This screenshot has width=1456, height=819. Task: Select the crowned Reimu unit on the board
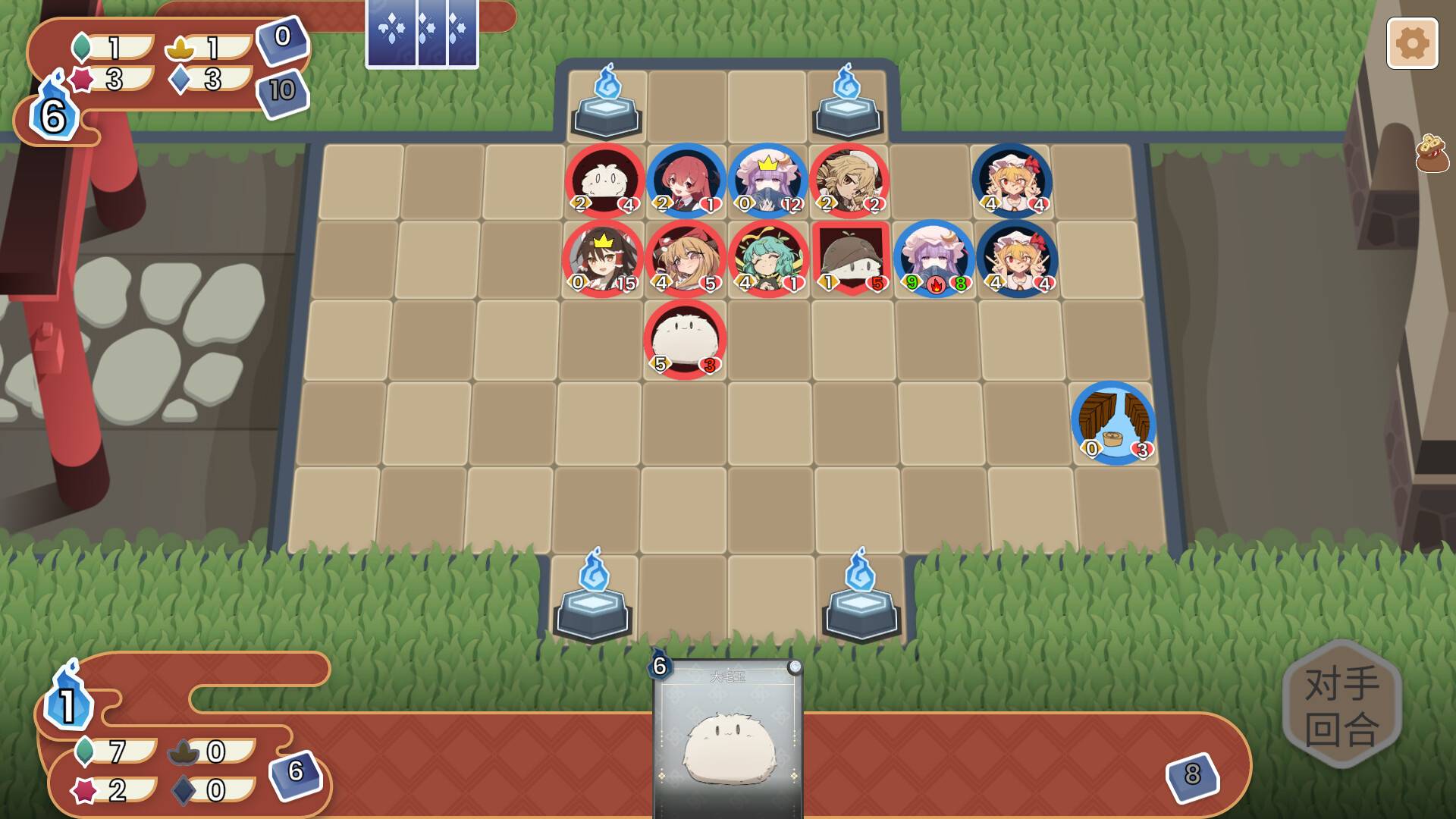pyautogui.click(x=603, y=260)
